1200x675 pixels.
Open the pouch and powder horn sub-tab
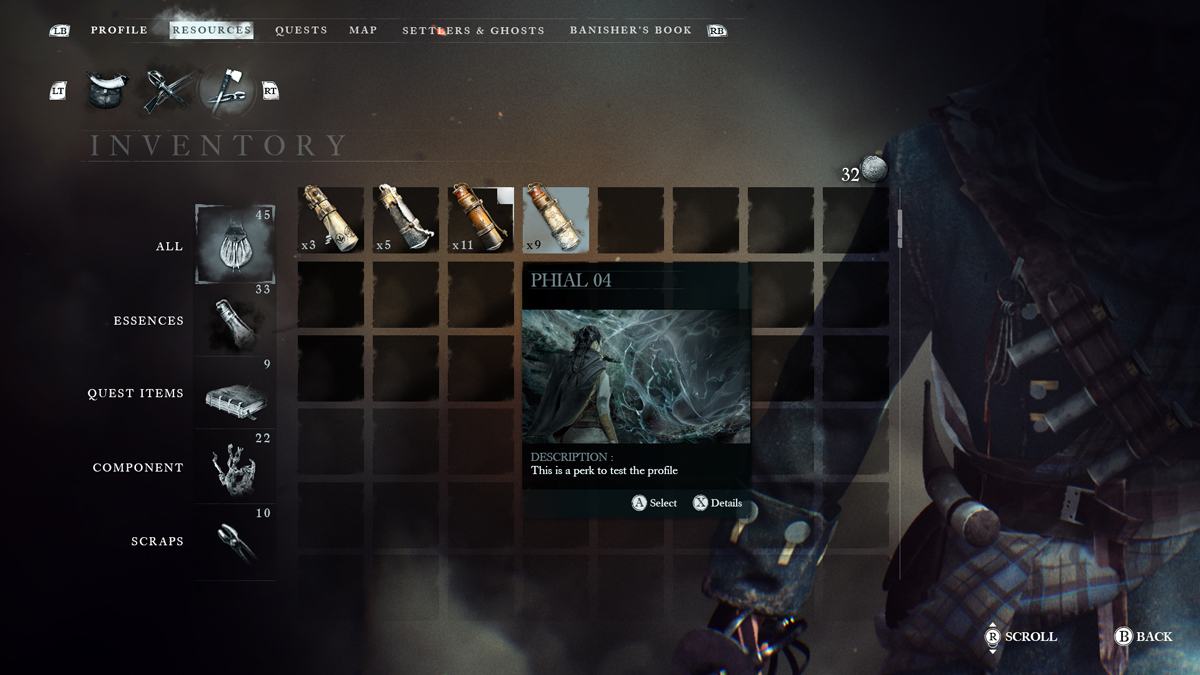104,91
